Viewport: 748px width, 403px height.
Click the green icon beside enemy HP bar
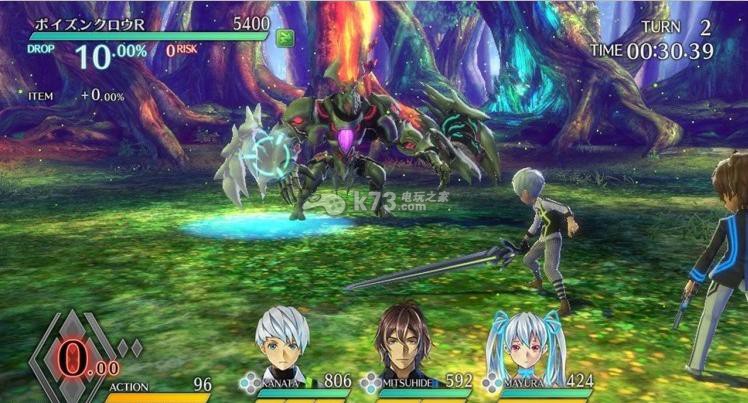pos(285,39)
